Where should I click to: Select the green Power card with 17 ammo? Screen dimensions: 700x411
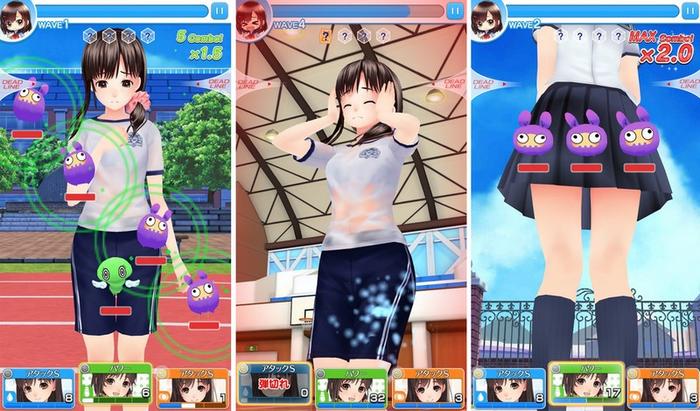click(x=583, y=386)
